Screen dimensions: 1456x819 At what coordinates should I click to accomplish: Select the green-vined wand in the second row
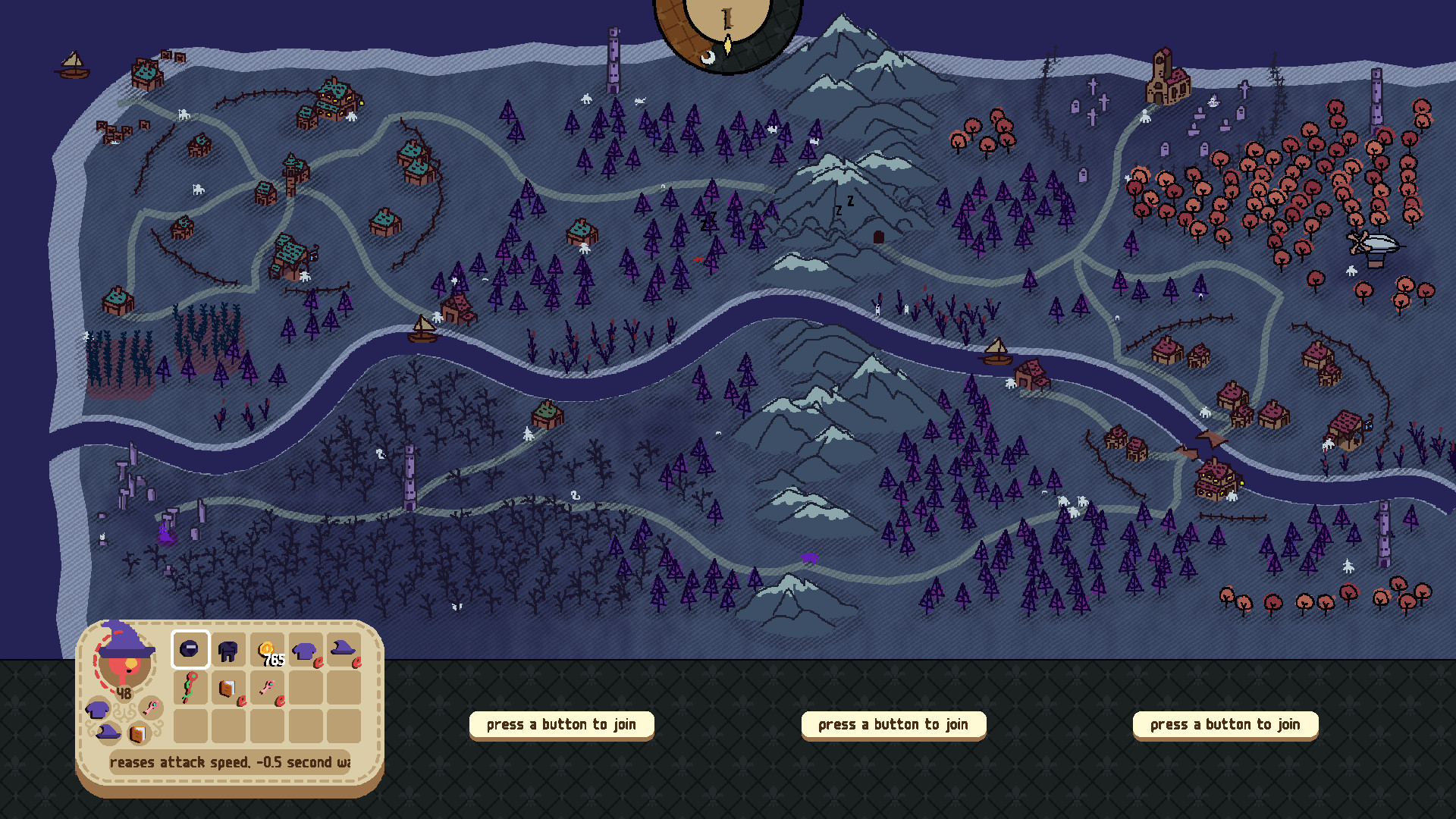click(190, 688)
